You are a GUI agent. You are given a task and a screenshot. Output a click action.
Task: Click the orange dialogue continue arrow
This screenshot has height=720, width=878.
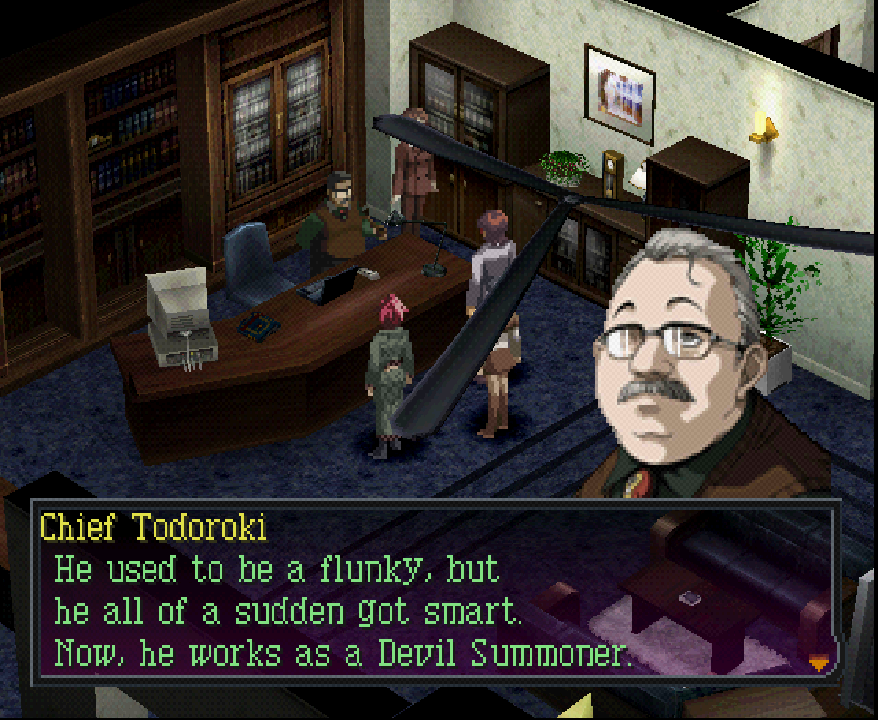[819, 661]
